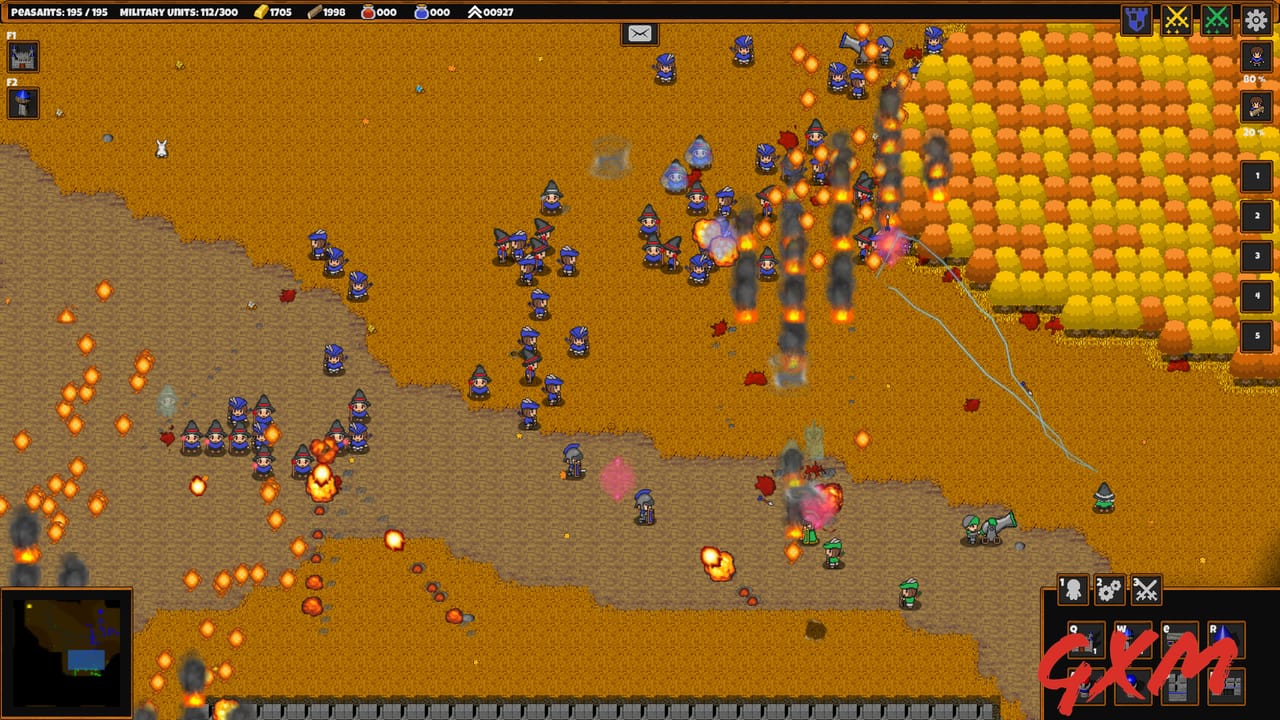The width and height of the screenshot is (1280, 720).
Task: Click the green crossed swords icon
Action: tap(1216, 17)
